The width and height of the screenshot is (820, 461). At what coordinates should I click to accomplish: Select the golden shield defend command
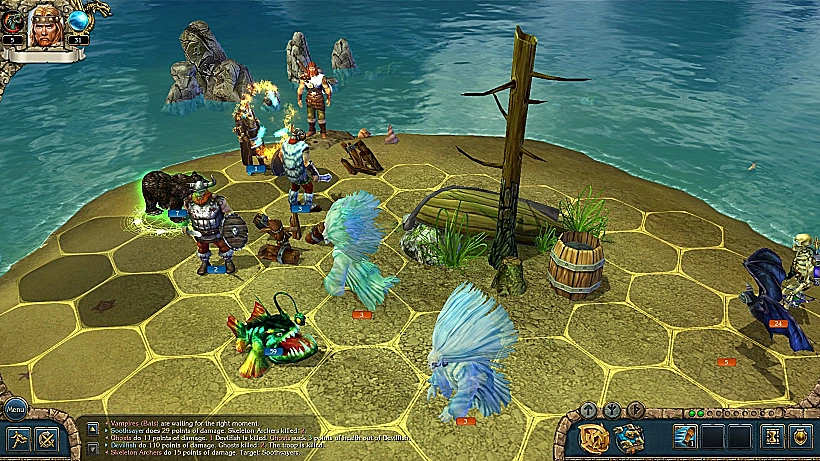pos(800,437)
